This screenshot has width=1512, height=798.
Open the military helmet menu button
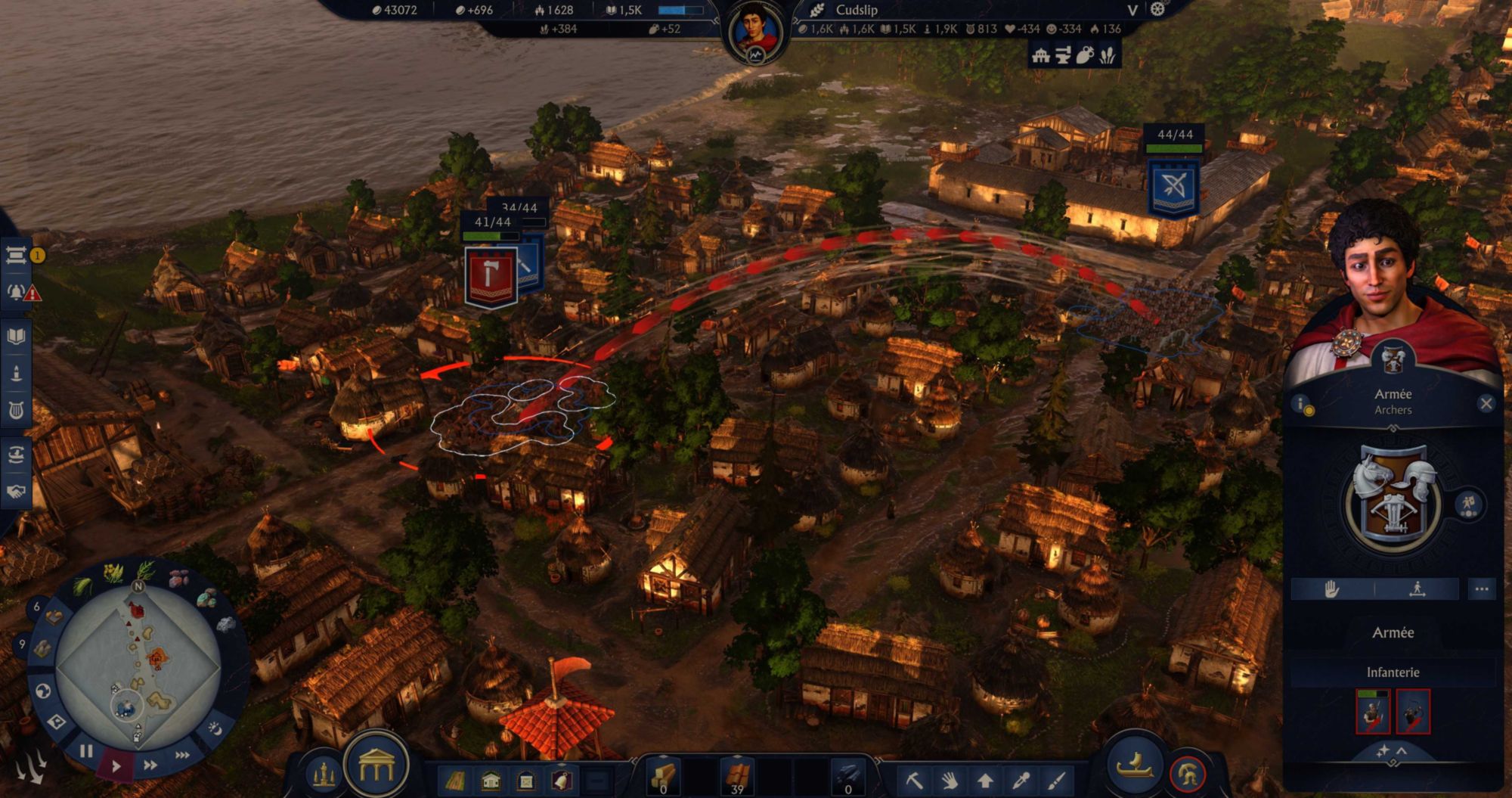[1187, 775]
